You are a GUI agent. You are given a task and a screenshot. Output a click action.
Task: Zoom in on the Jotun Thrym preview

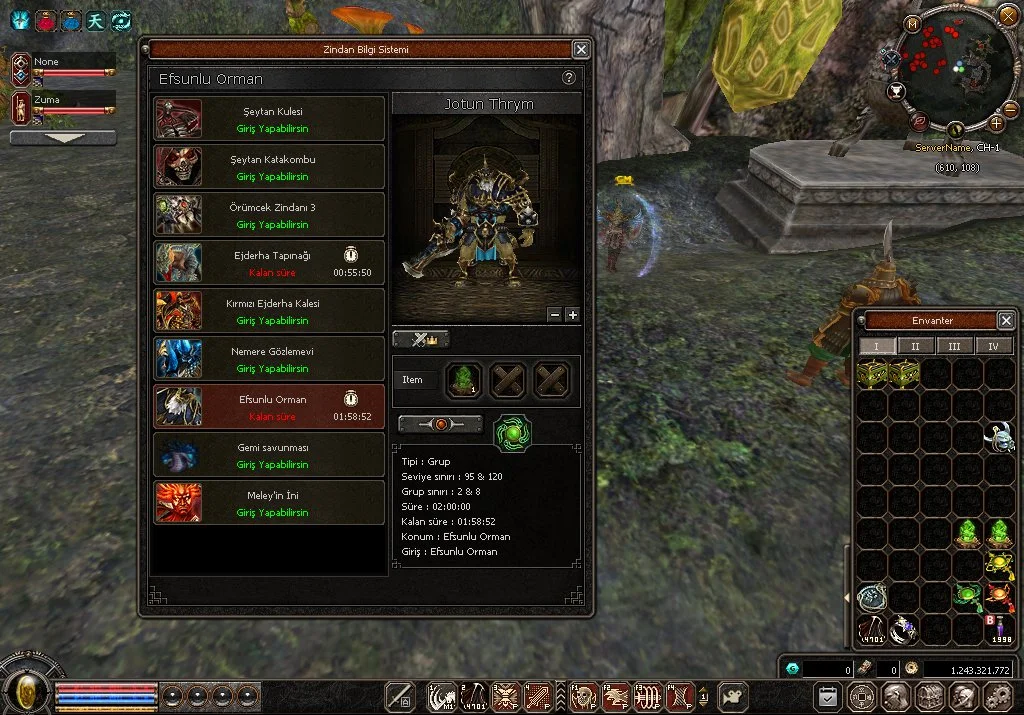573,314
